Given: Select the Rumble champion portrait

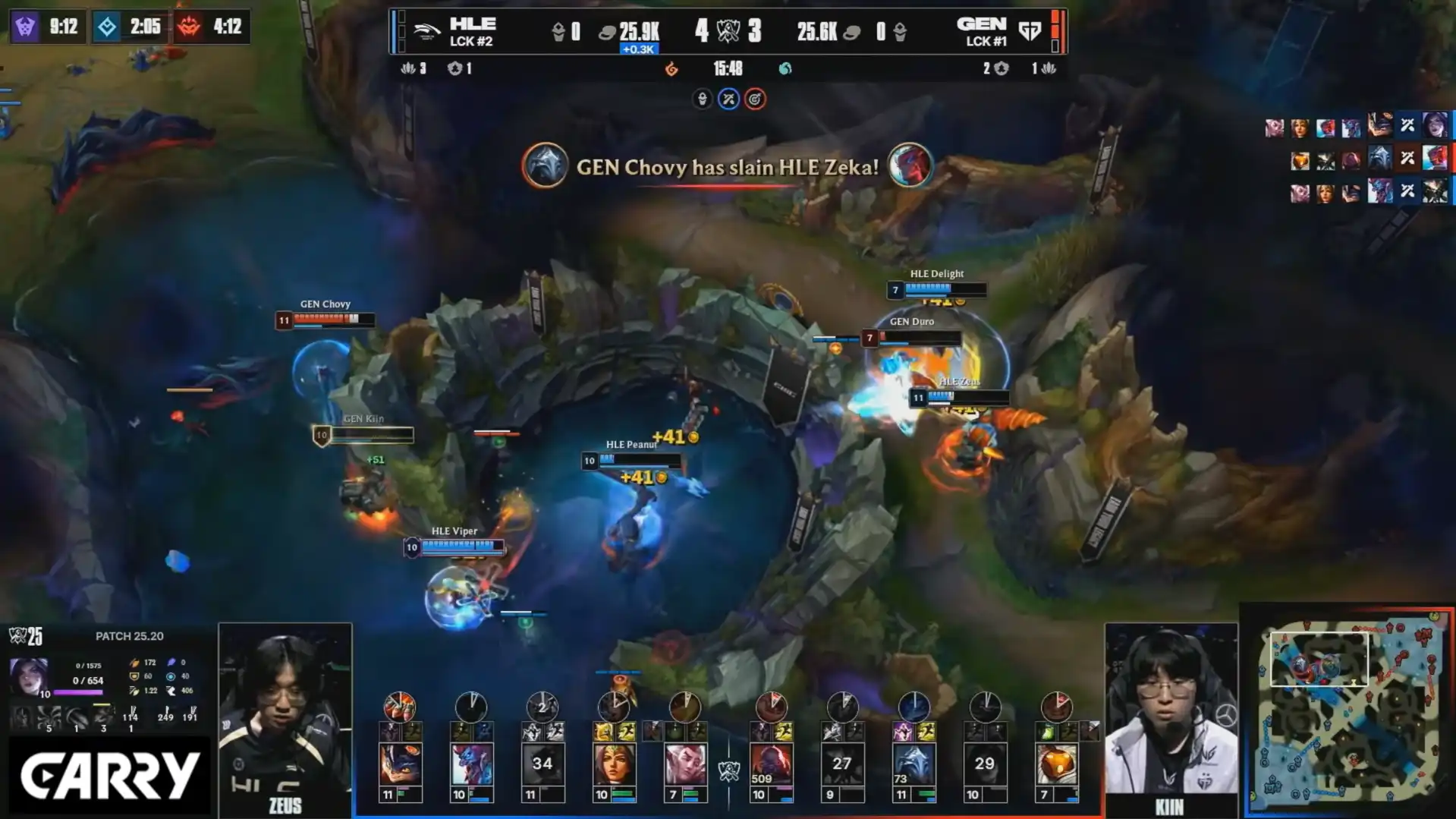Looking at the screenshot, I should [399, 764].
